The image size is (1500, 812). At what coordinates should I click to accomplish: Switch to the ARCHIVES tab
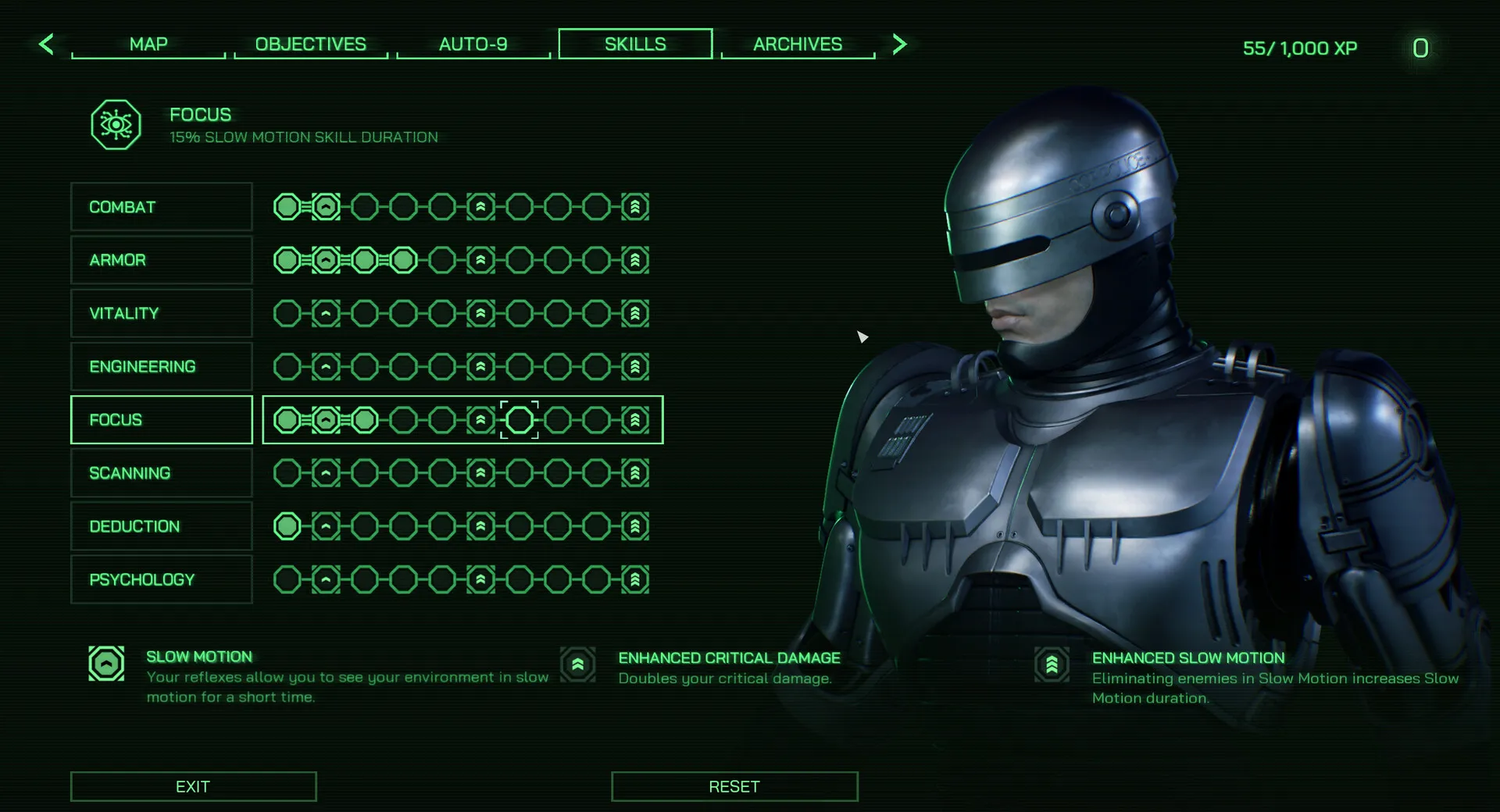(x=797, y=45)
